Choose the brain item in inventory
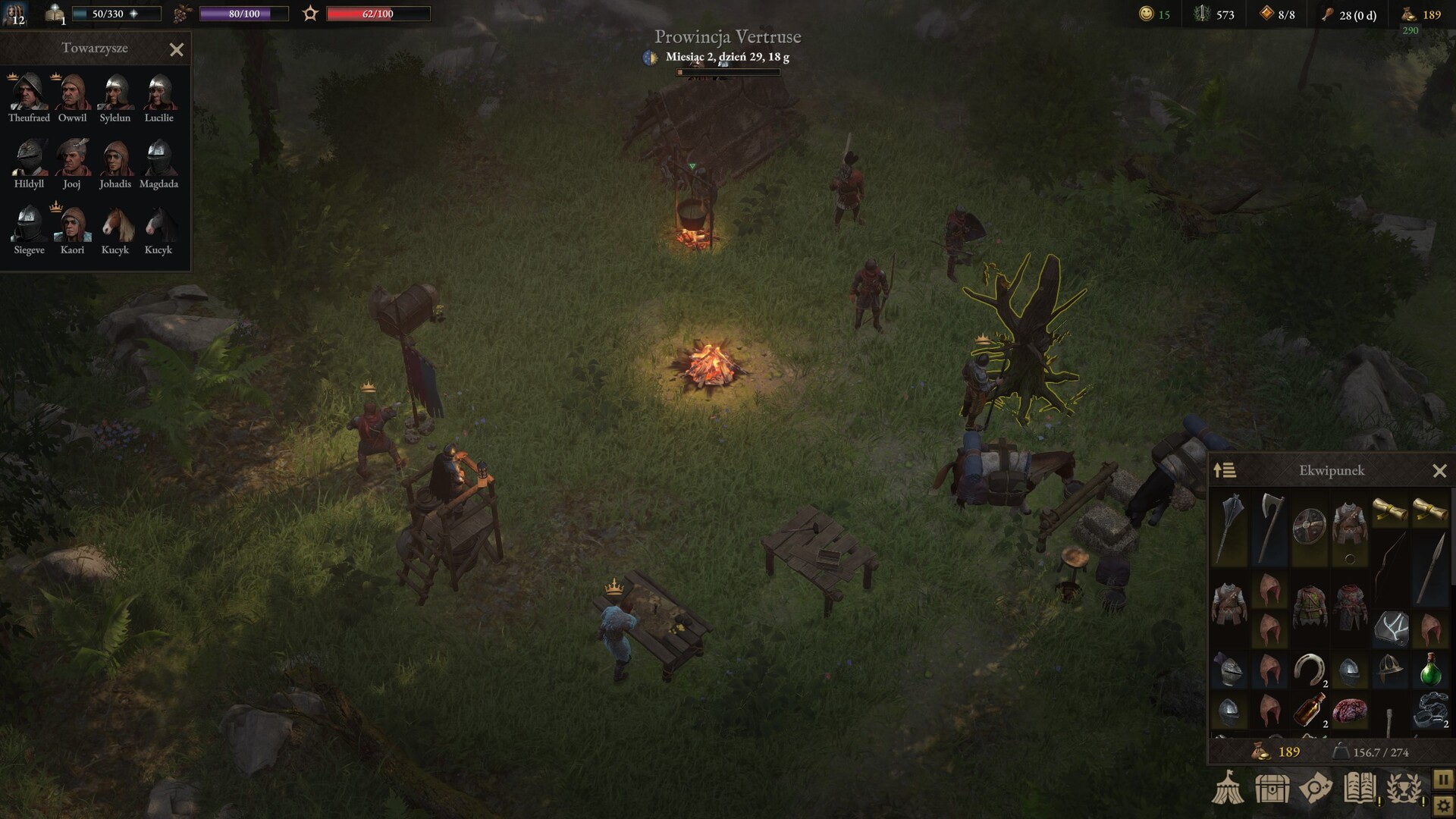Image resolution: width=1456 pixels, height=819 pixels. tap(1349, 711)
